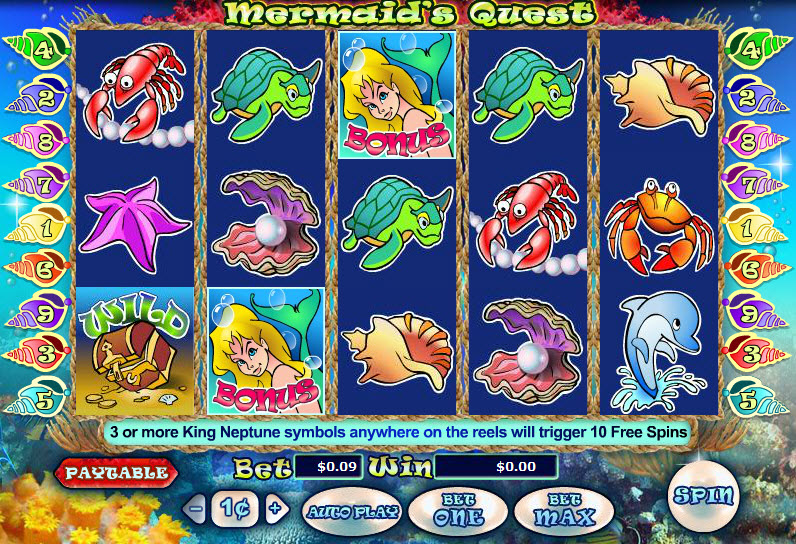This screenshot has width=796, height=544.
Task: Spin the reels with the pearl button
Action: coord(705,495)
